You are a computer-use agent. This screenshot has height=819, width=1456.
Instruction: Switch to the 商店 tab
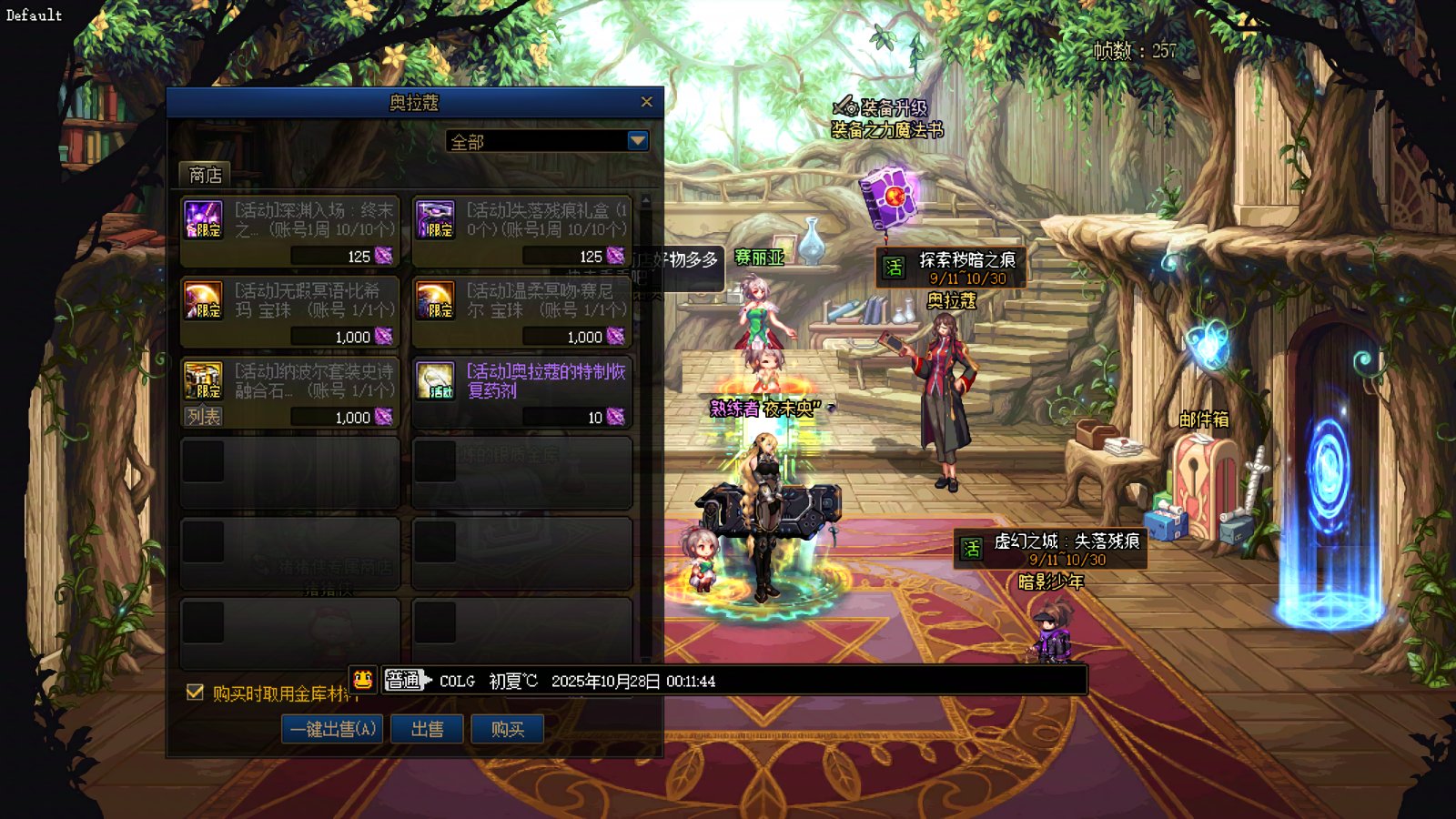coord(205,175)
